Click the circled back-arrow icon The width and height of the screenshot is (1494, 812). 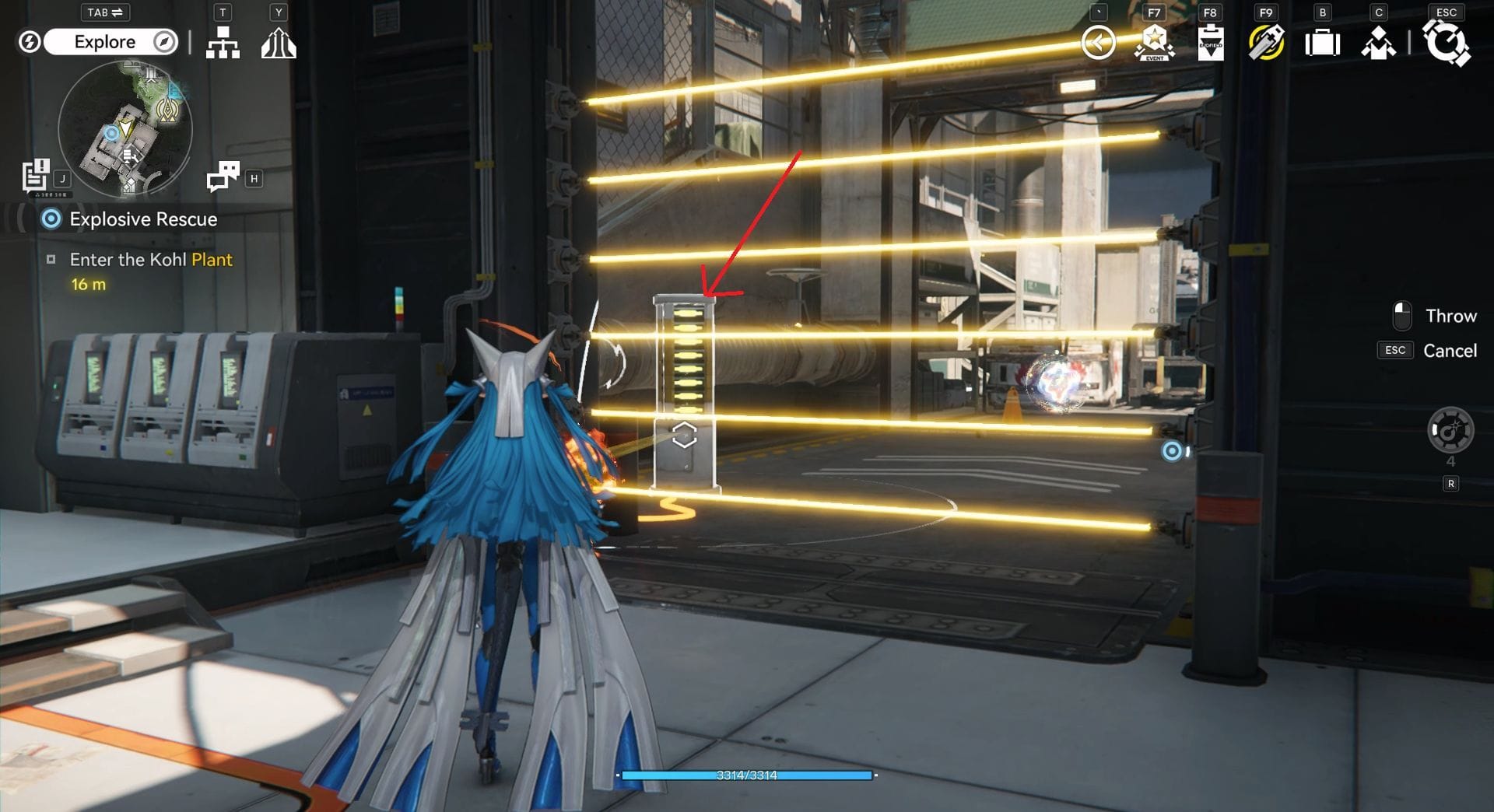pos(1098,43)
